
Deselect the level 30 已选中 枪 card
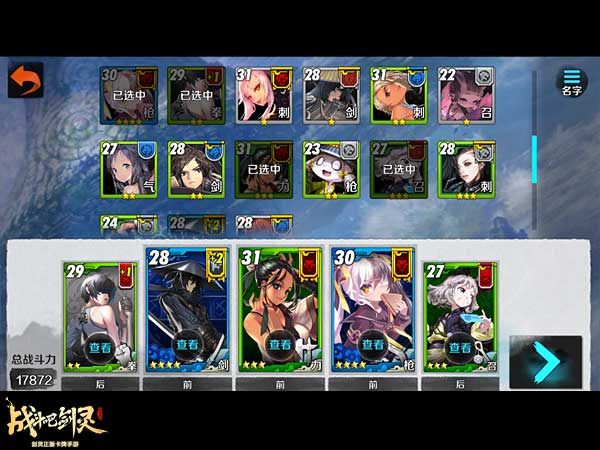tap(128, 96)
